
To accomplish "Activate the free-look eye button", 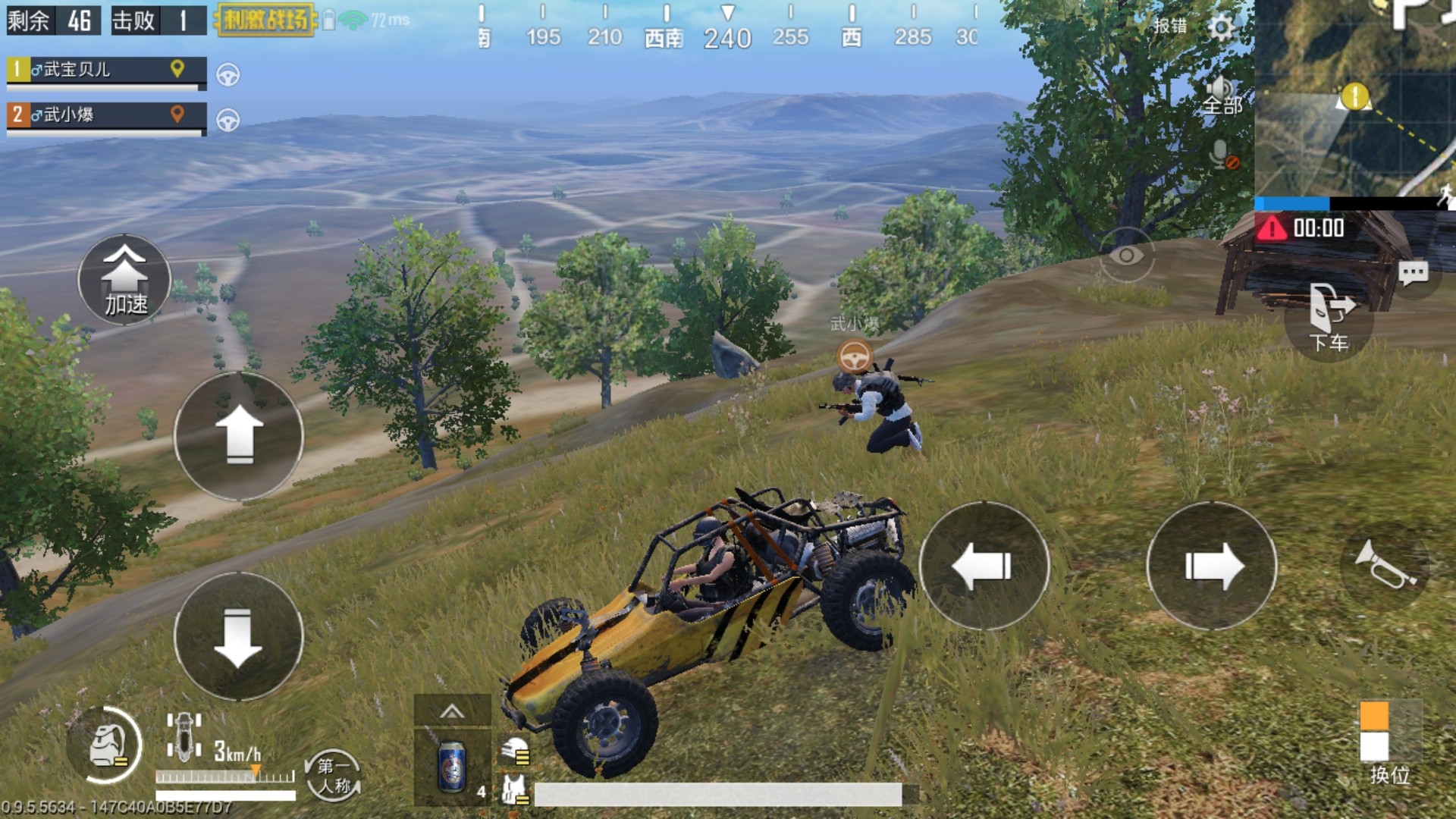I will (x=1126, y=256).
